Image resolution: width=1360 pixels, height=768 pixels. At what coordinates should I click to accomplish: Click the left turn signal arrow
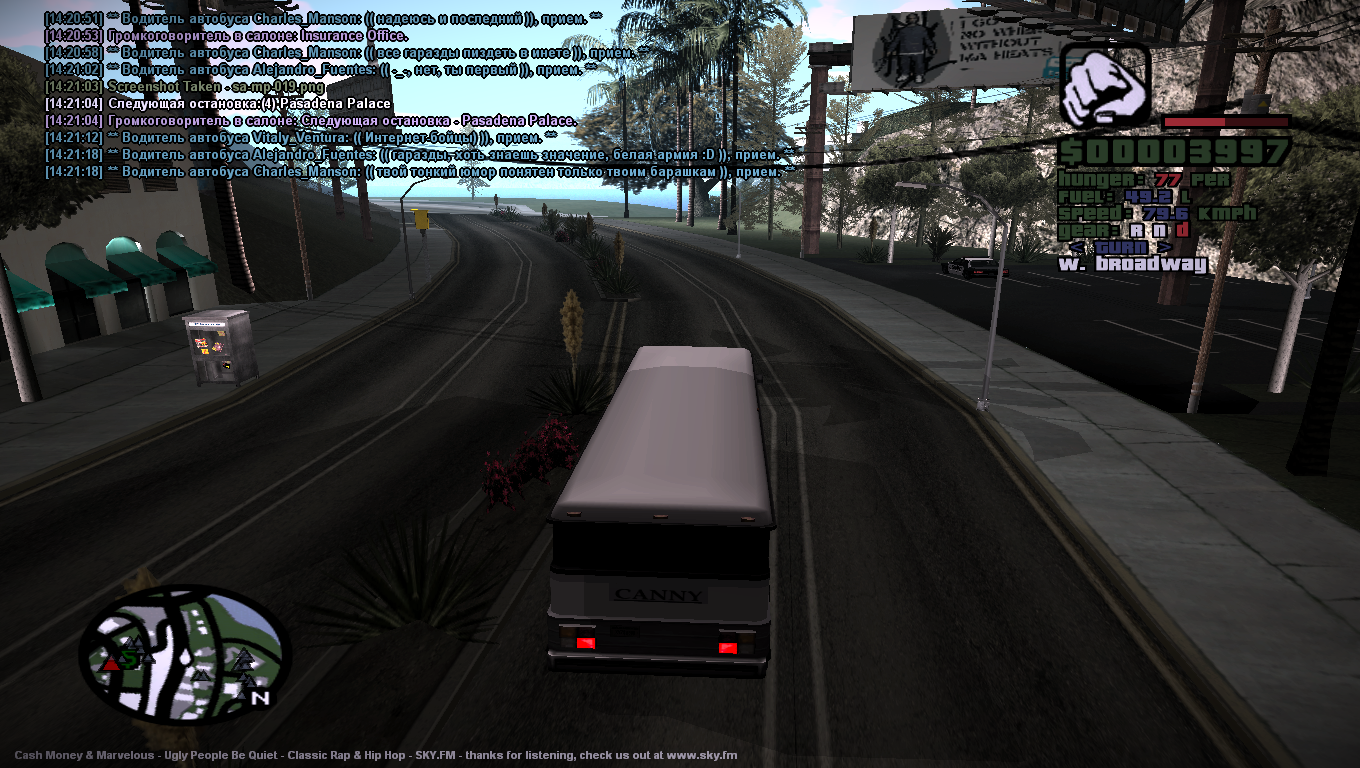point(1075,247)
